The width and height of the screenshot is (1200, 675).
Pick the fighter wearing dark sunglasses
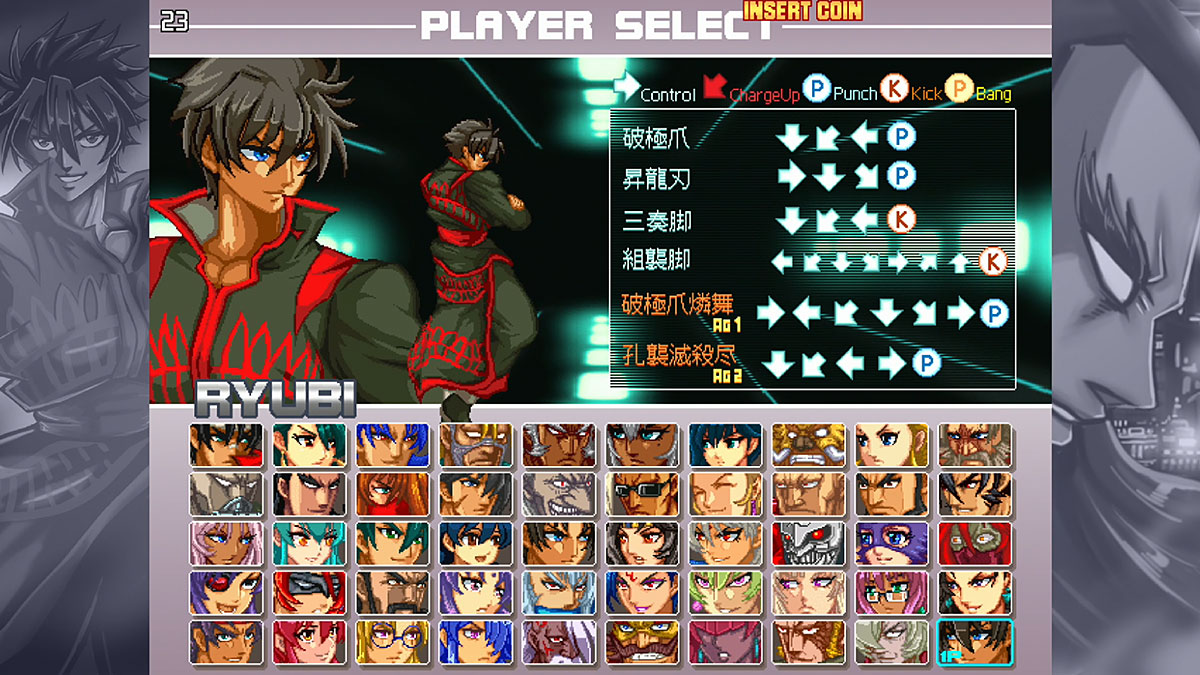(641, 494)
